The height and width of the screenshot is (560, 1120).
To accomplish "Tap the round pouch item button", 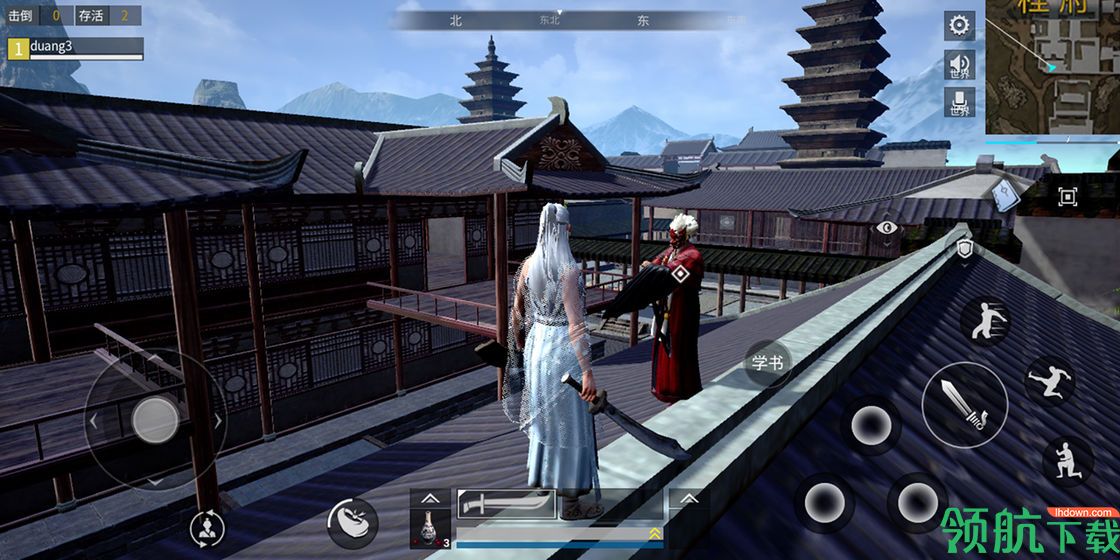I will (352, 522).
